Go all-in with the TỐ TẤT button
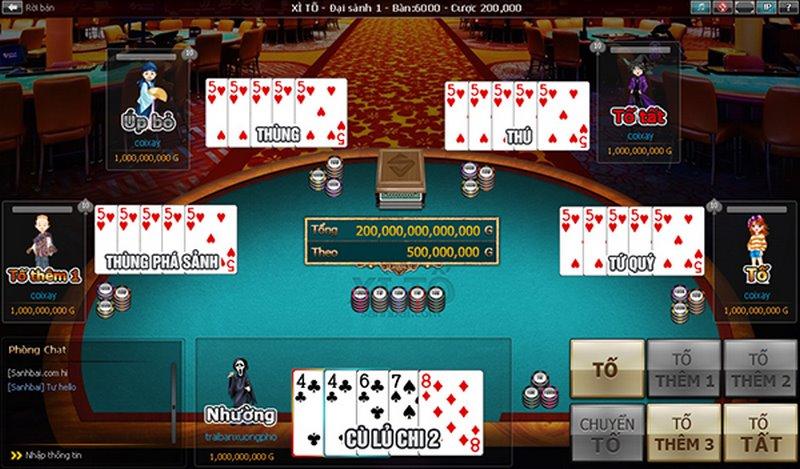This screenshot has height=469, width=800. (759, 433)
